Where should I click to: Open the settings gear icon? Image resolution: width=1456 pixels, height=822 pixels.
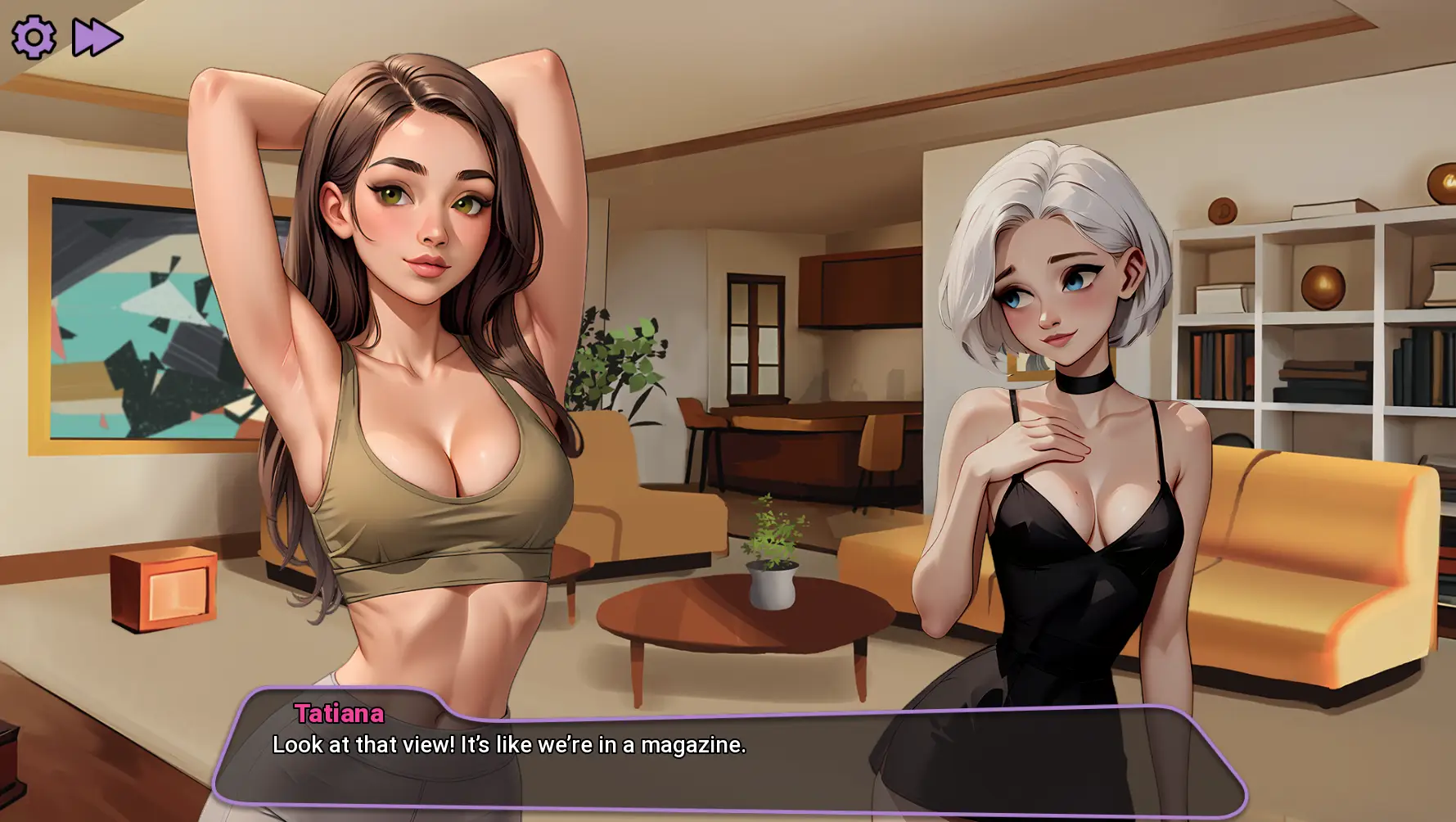pyautogui.click(x=34, y=37)
